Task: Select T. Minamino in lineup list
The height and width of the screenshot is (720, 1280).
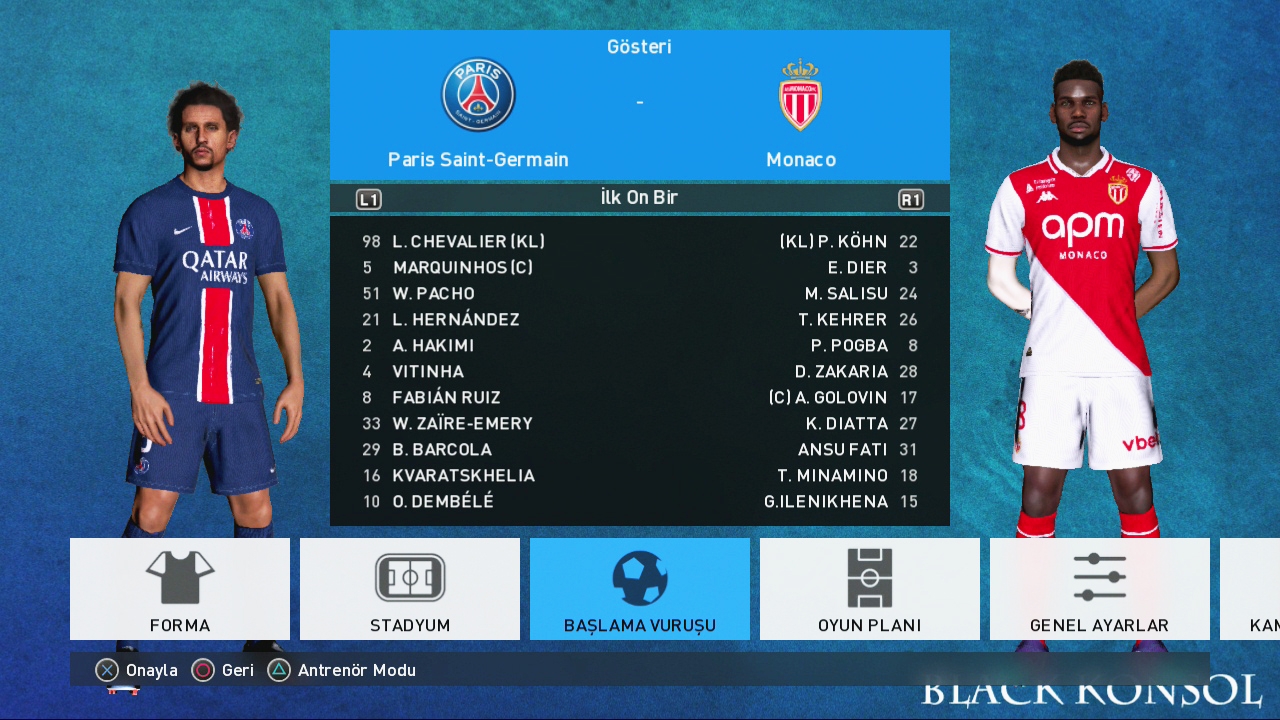Action: 832,475
